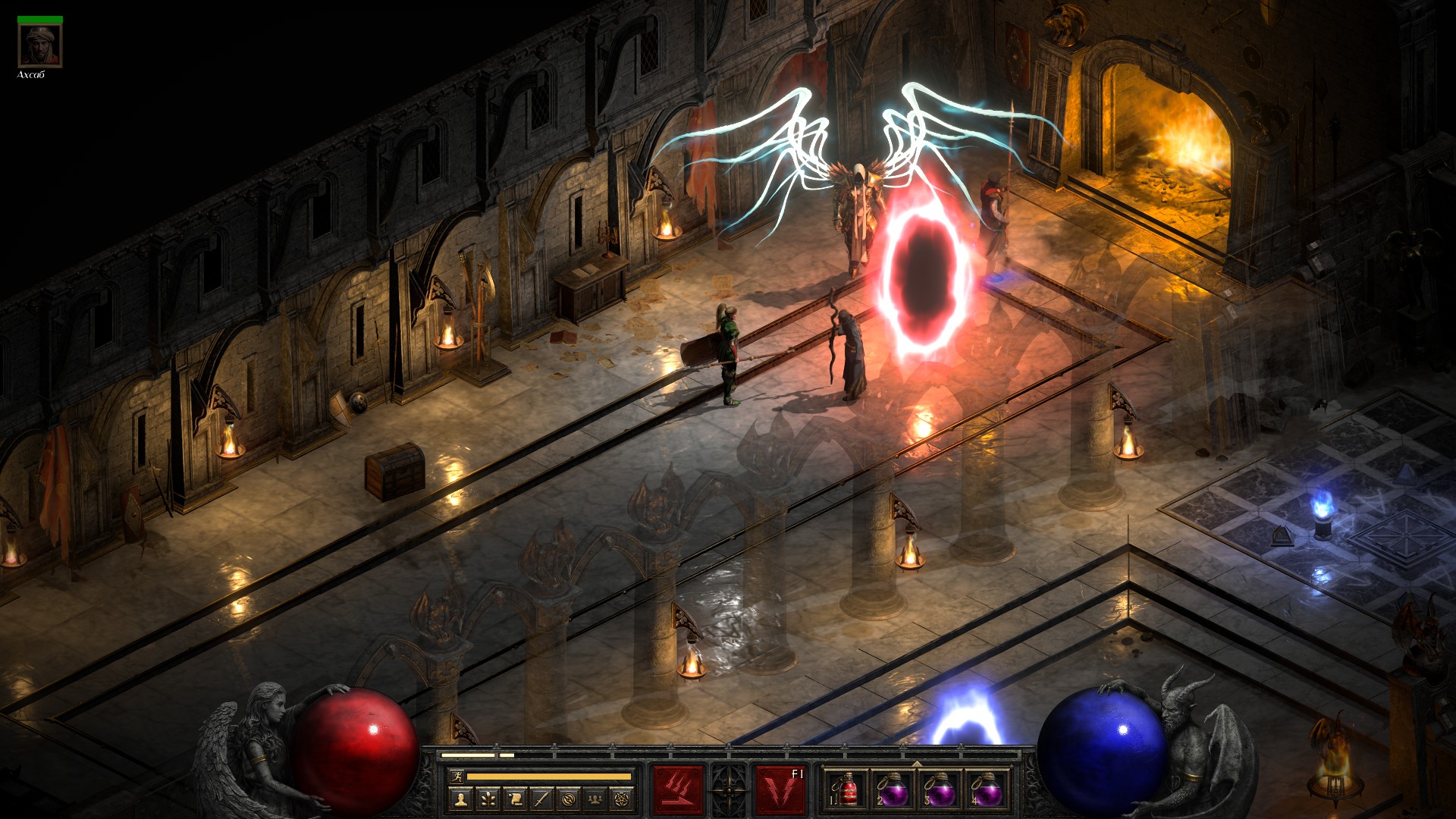The height and width of the screenshot is (819, 1456).
Task: Use the purple potion in belt slot 4
Action: (x=987, y=791)
